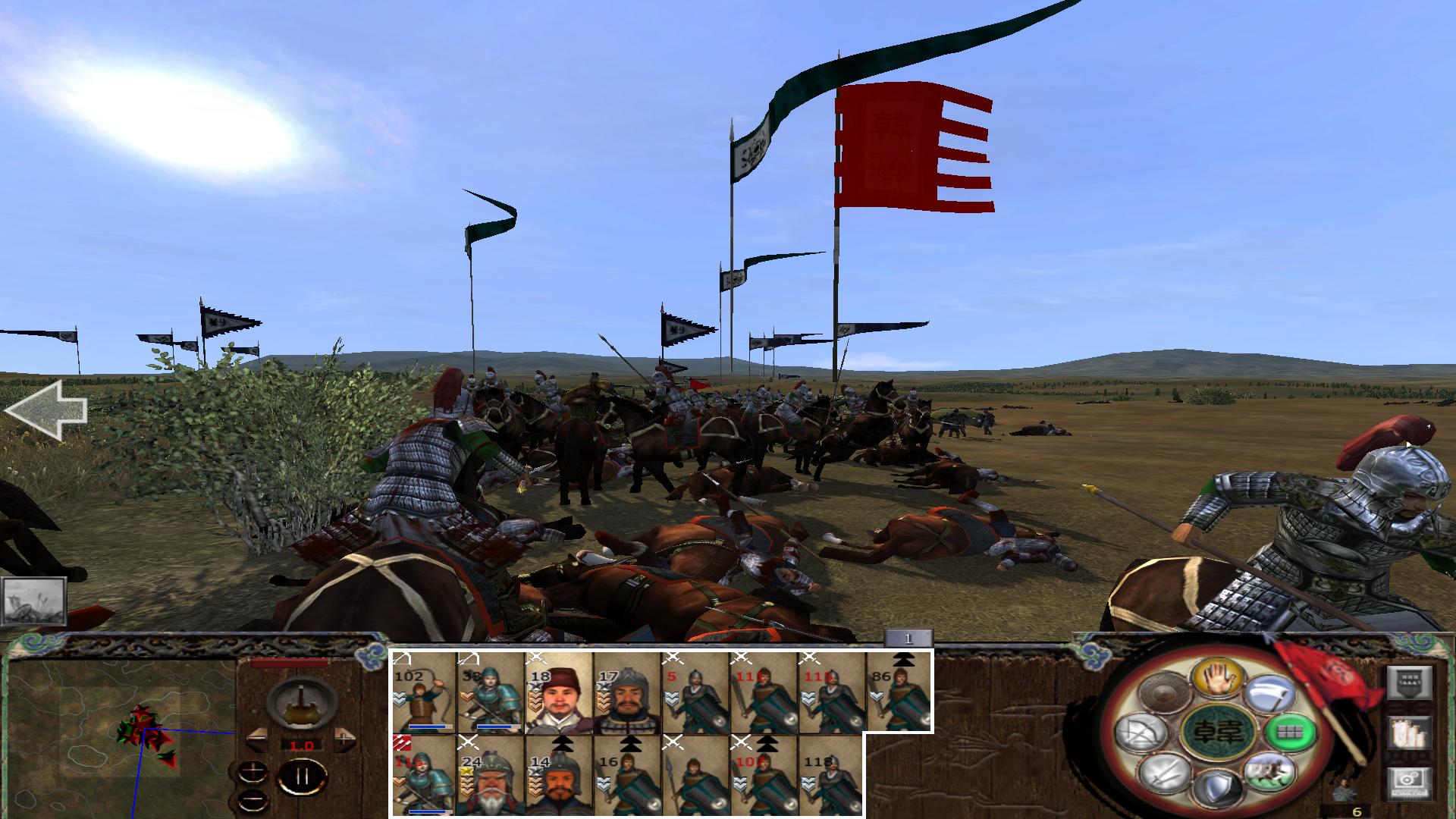1456x819 pixels.
Task: Zoom in the minimap with the plus button
Action: pos(253,770)
